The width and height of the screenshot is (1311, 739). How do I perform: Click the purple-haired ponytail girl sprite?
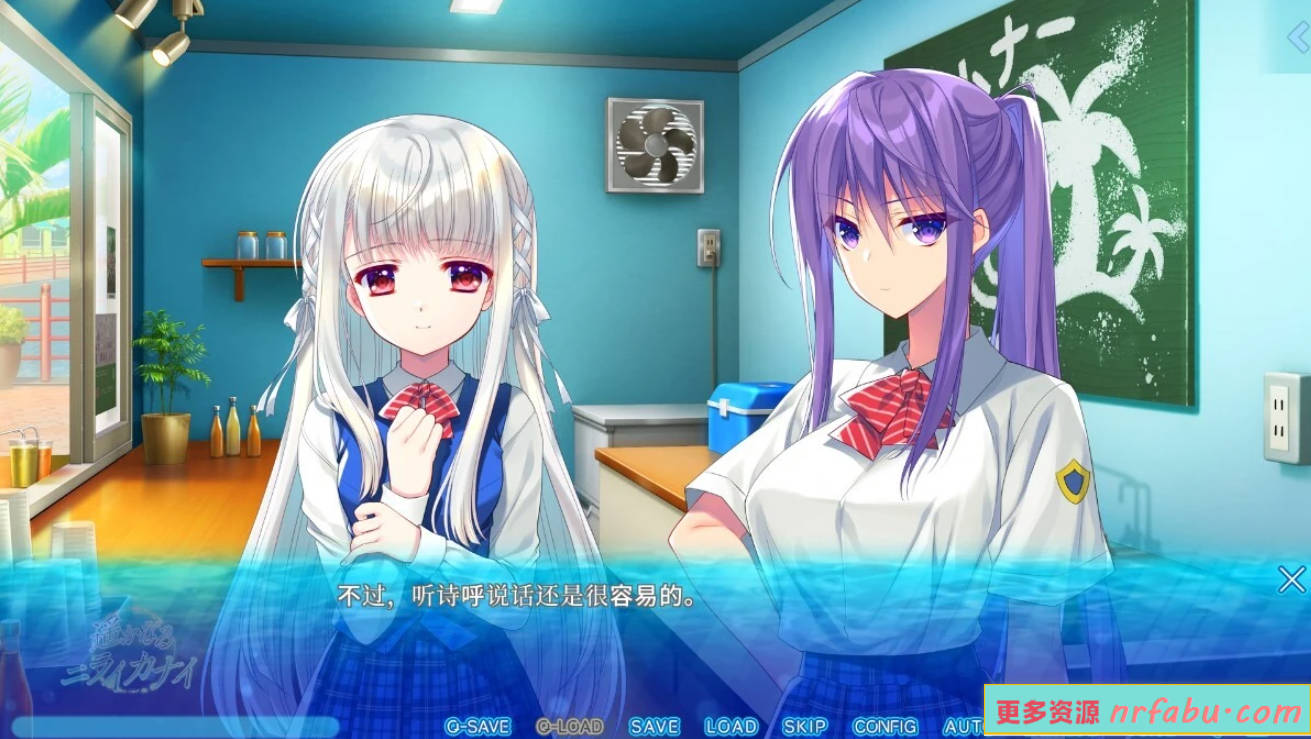point(900,300)
